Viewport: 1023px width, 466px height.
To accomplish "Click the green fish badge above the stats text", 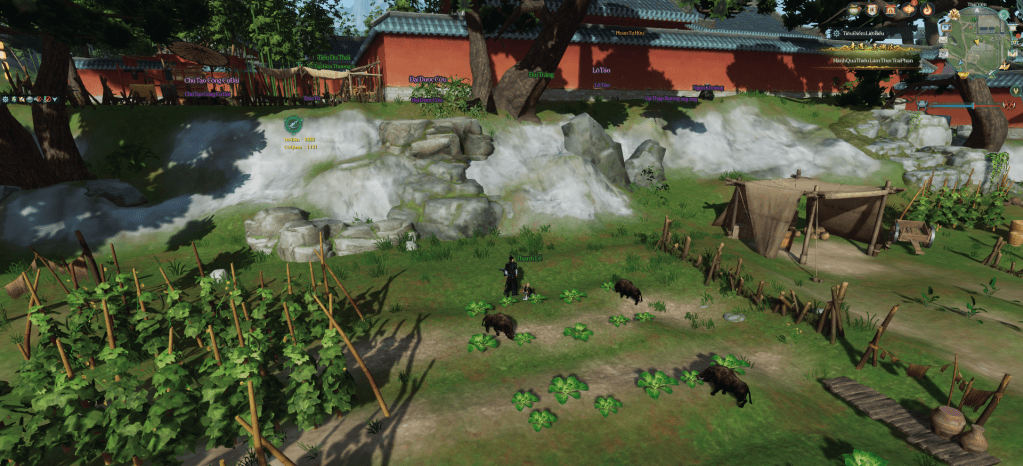I will pyautogui.click(x=293, y=123).
